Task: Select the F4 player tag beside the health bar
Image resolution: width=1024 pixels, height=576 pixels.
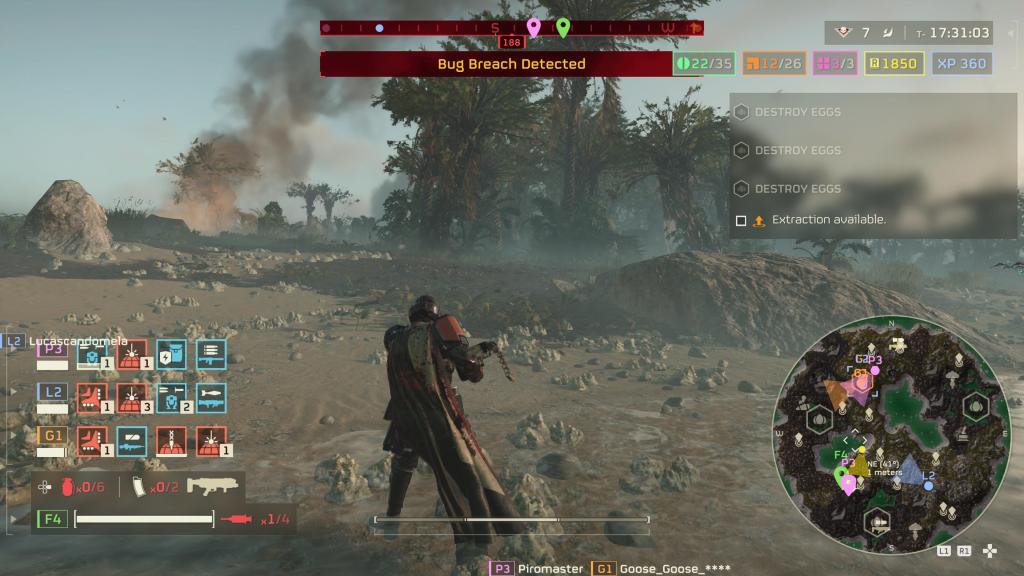Action: pos(52,519)
